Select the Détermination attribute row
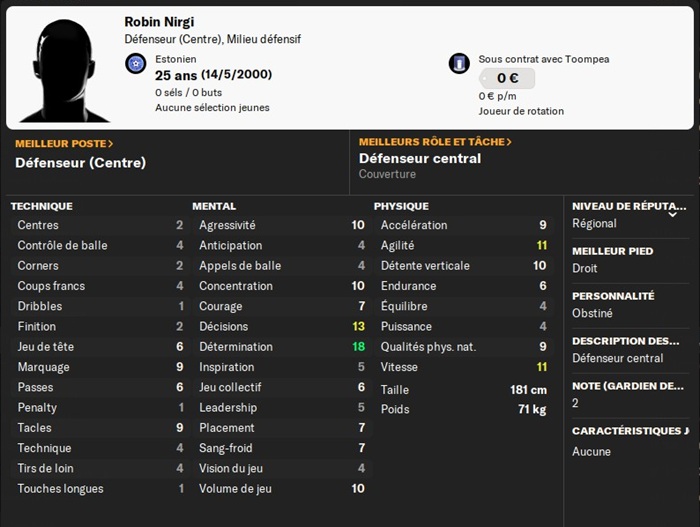The width and height of the screenshot is (700, 527). [x=281, y=347]
